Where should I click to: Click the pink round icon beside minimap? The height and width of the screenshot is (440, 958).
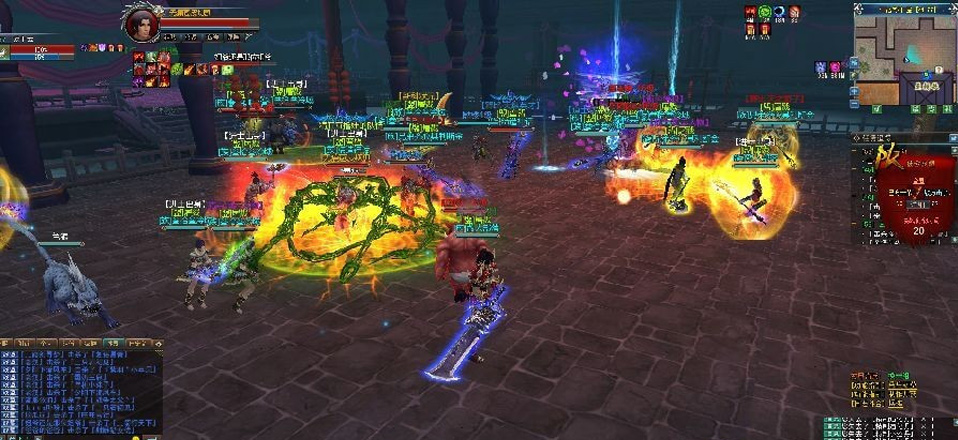point(836,67)
